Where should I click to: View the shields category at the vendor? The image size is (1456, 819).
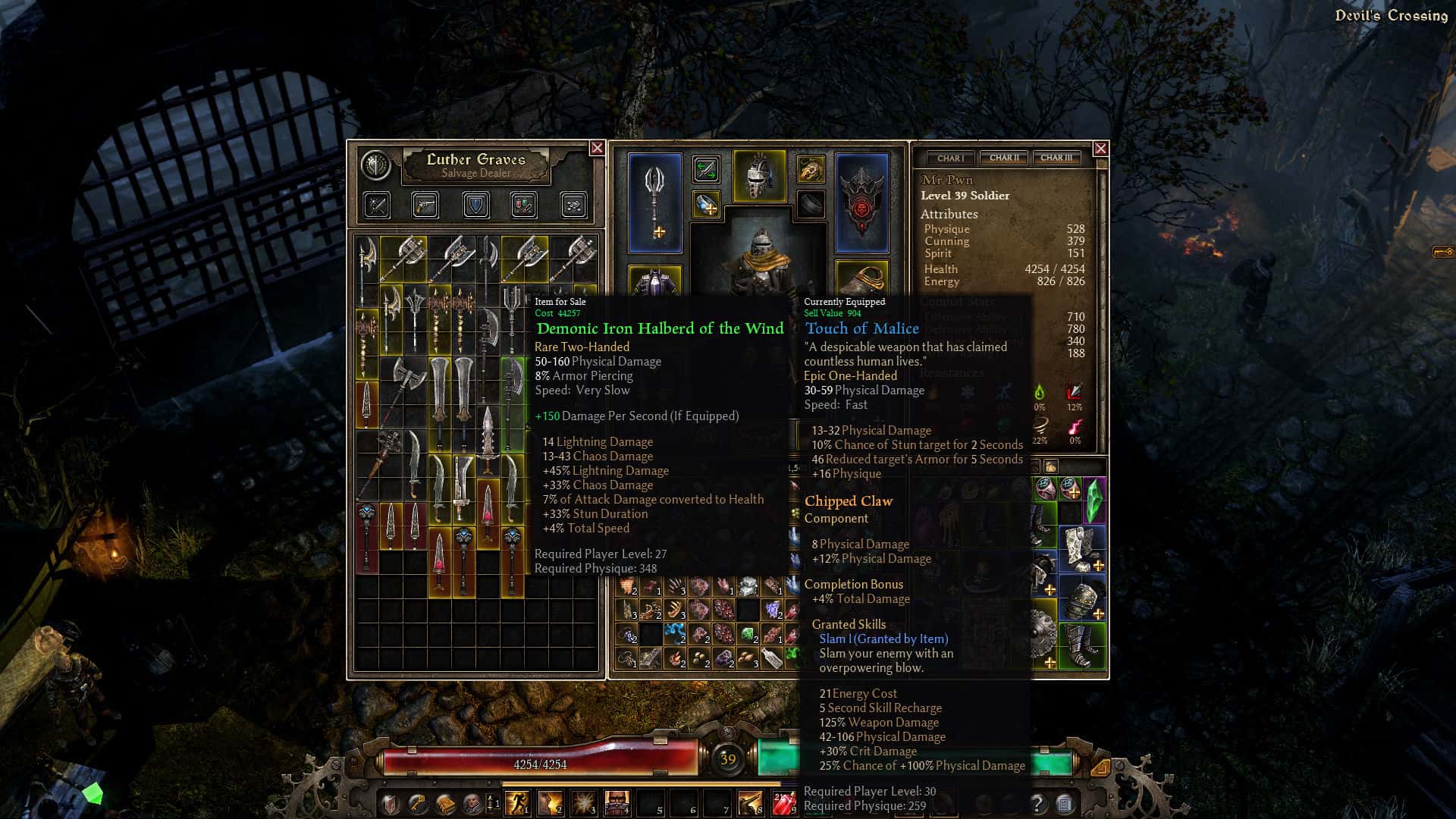[x=477, y=206]
